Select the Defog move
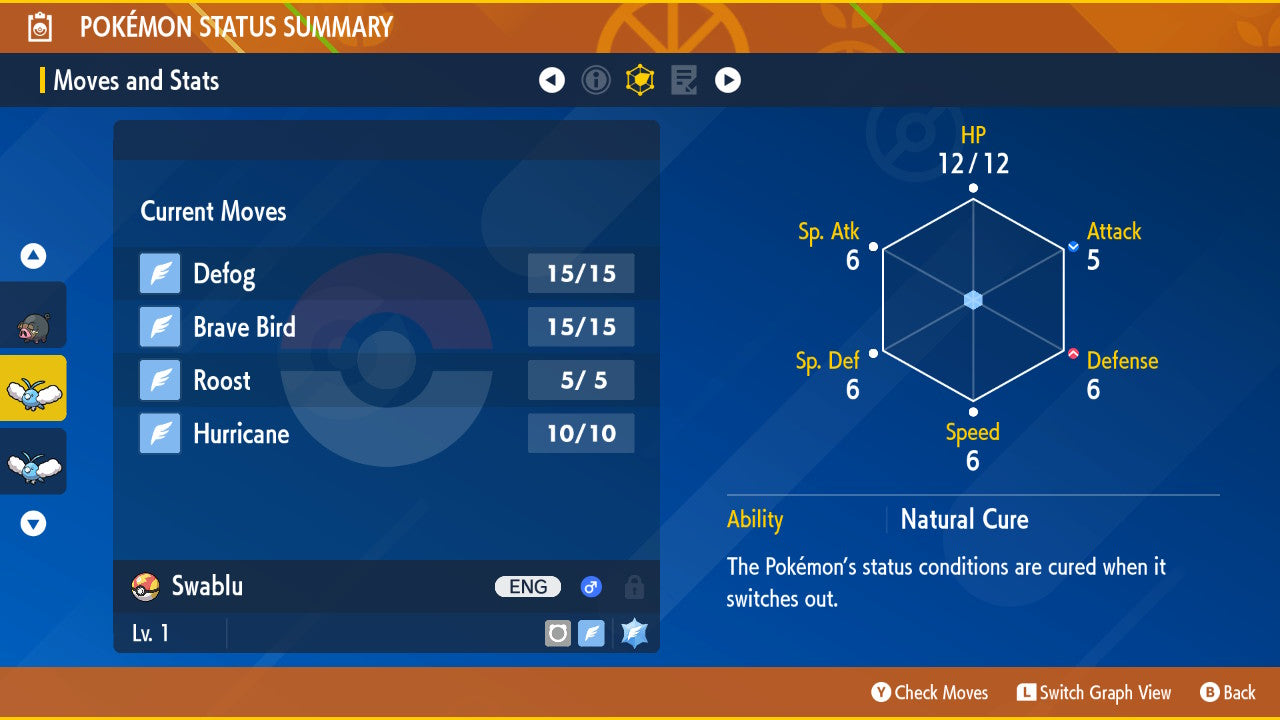 (x=386, y=274)
